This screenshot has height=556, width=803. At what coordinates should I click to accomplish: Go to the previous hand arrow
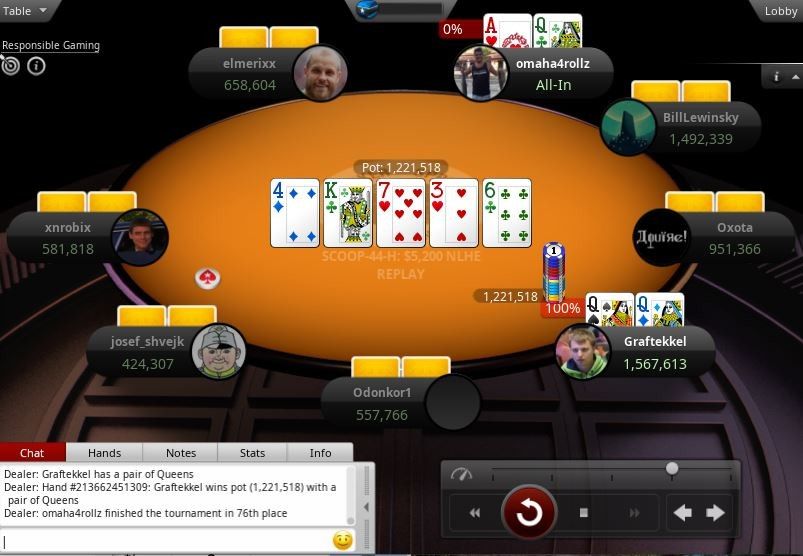tap(682, 513)
